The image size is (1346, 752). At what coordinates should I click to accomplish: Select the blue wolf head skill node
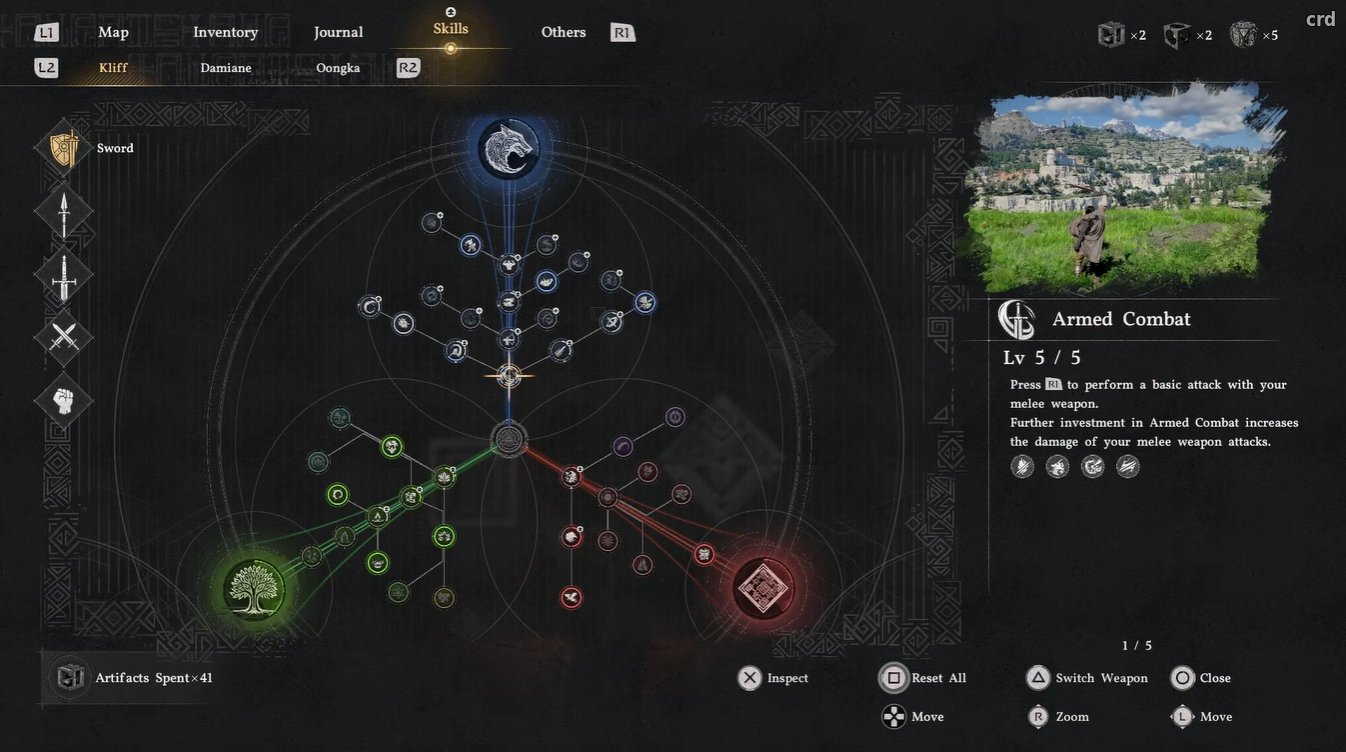pos(508,149)
